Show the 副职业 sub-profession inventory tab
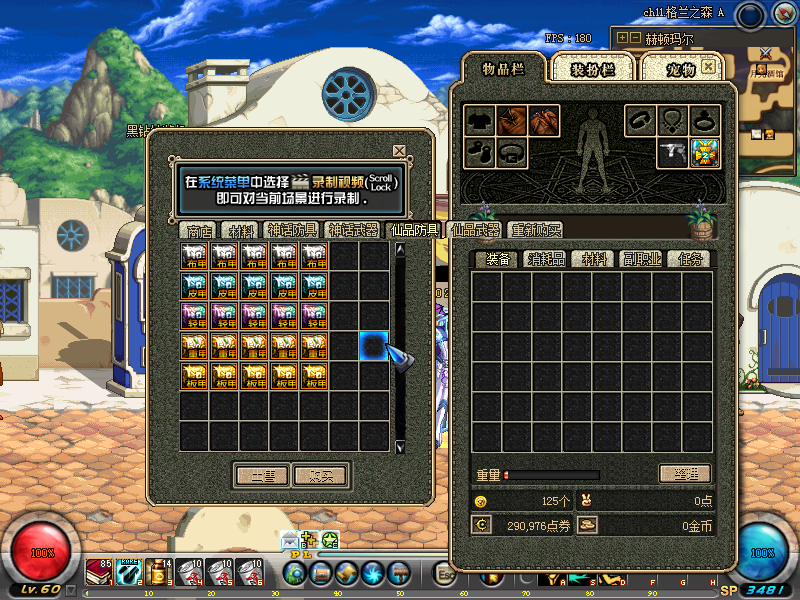800x600 pixels. coord(642,259)
